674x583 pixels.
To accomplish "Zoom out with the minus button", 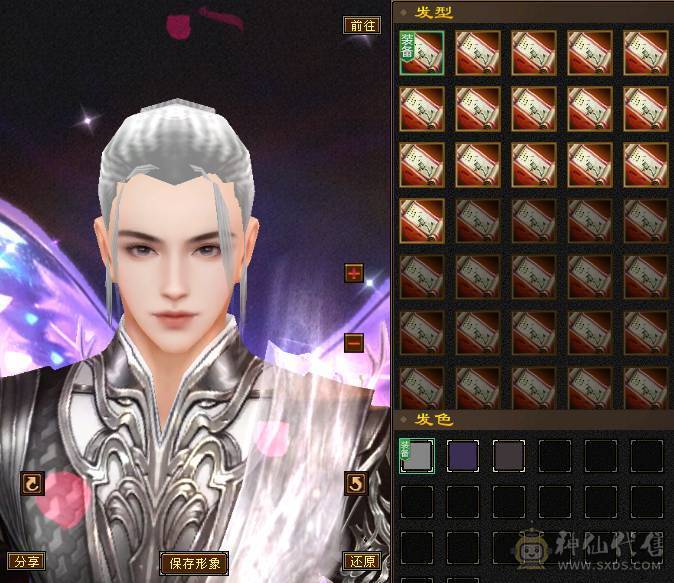I will (x=354, y=343).
